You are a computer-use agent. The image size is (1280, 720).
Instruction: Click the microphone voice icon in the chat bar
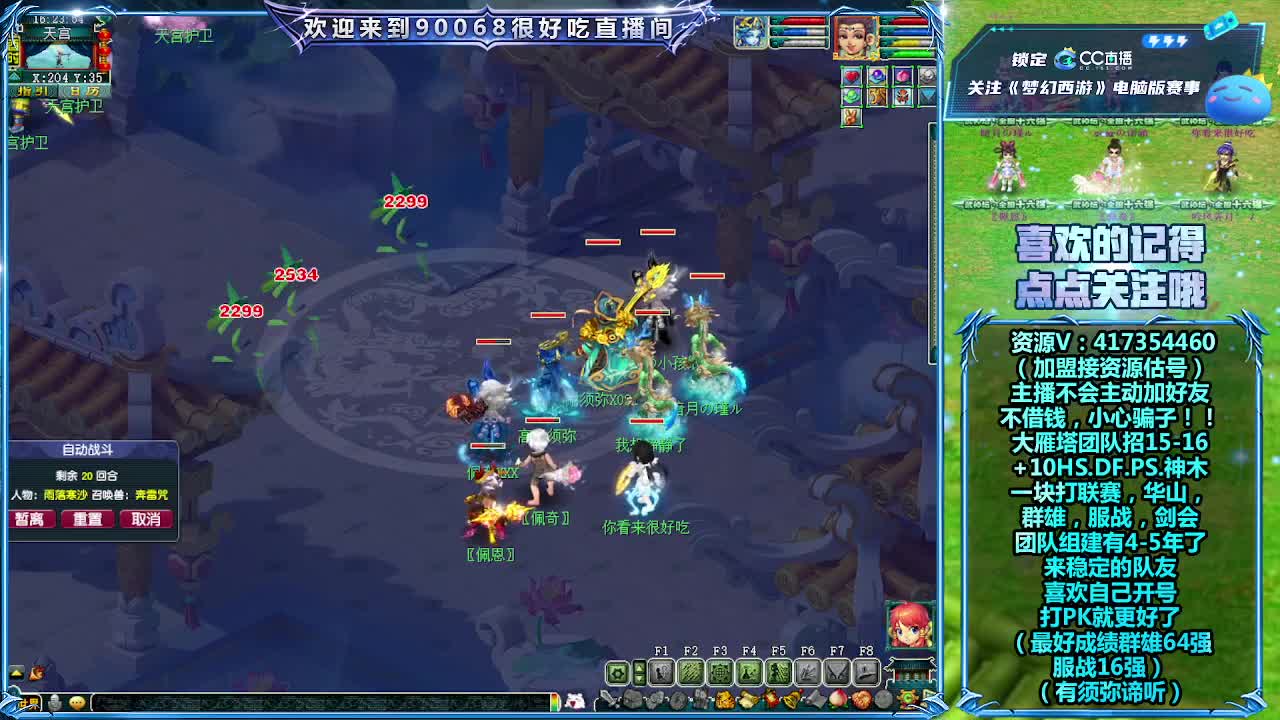coord(54,704)
